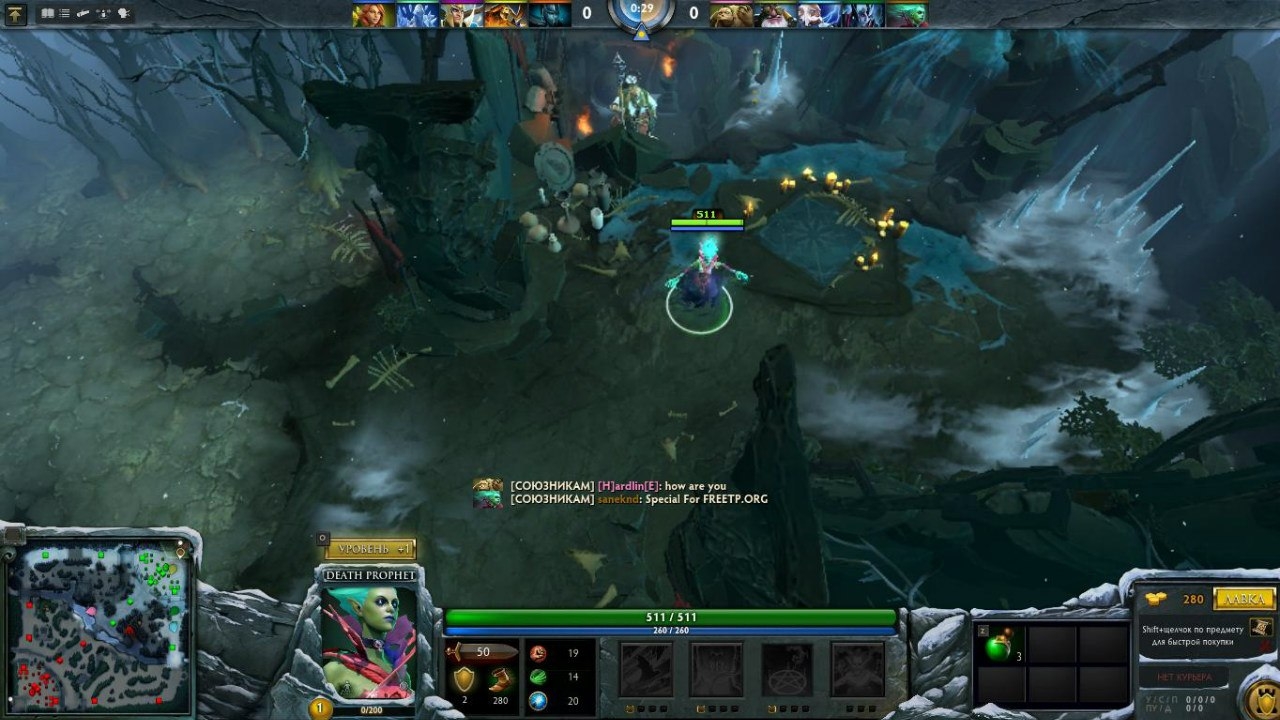Open the ЛАВКА shop button
This screenshot has height=720, width=1280.
(1244, 599)
